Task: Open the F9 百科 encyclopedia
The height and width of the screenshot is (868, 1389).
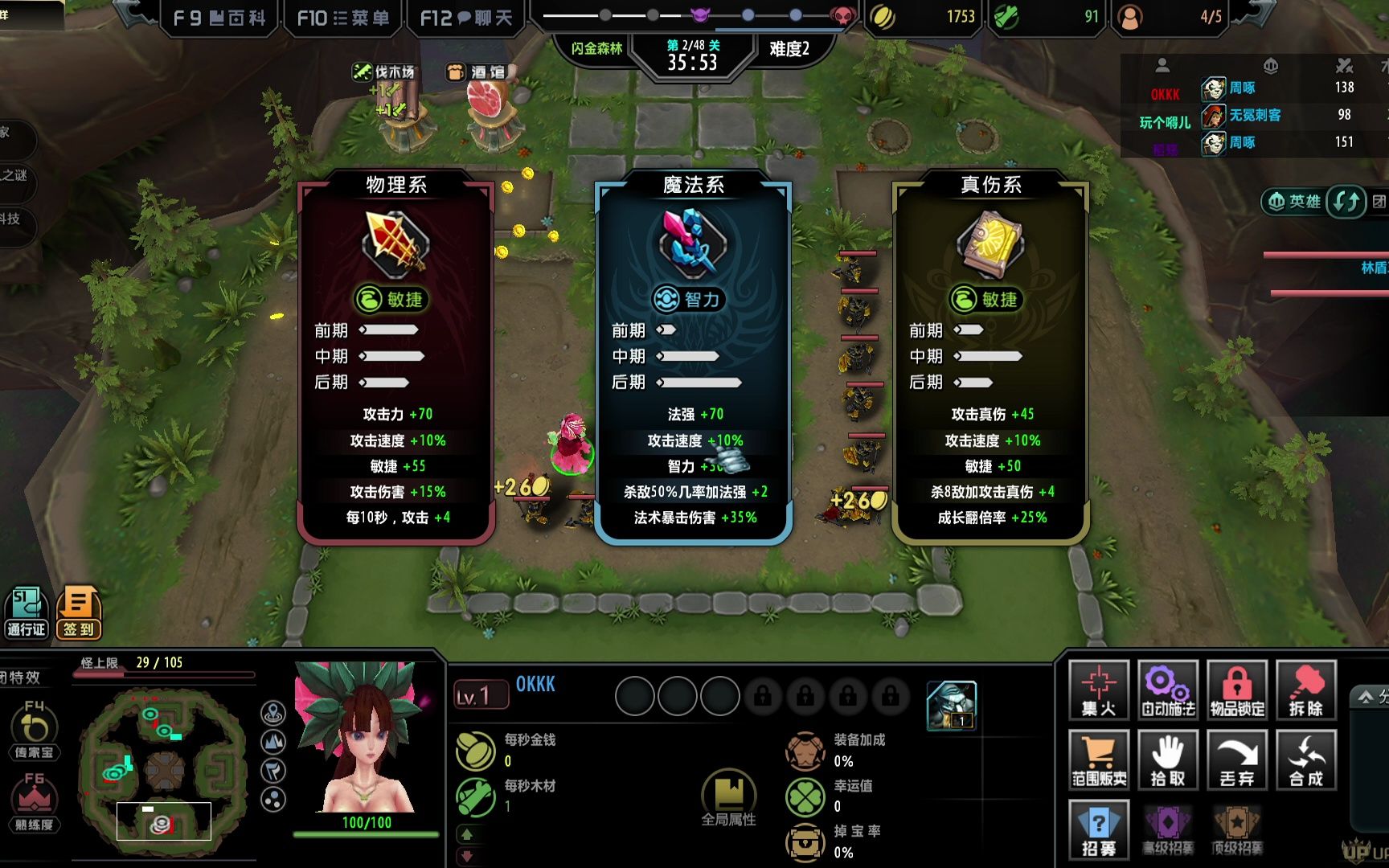Action: [219, 18]
